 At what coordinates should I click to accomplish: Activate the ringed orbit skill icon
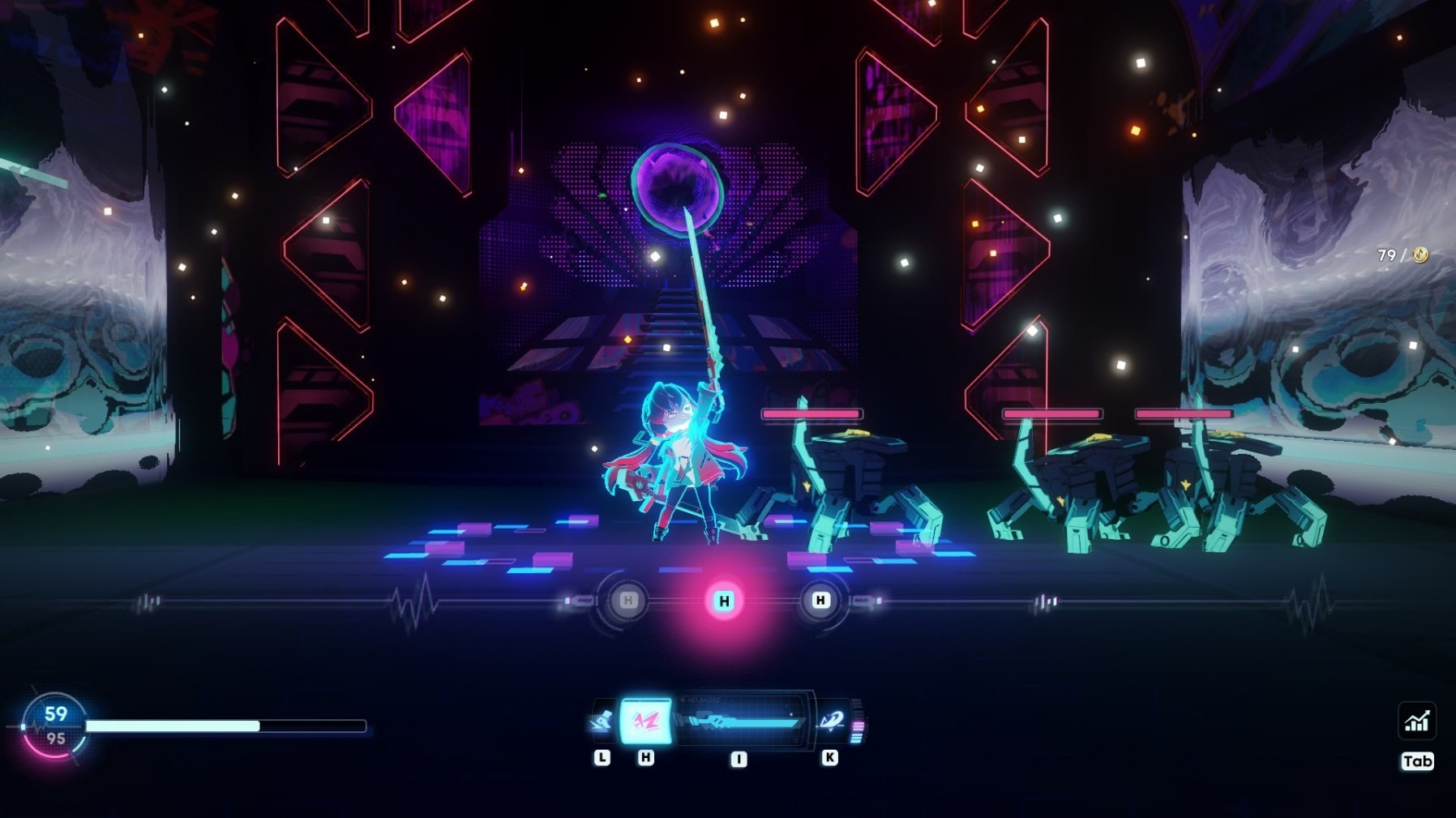831,721
